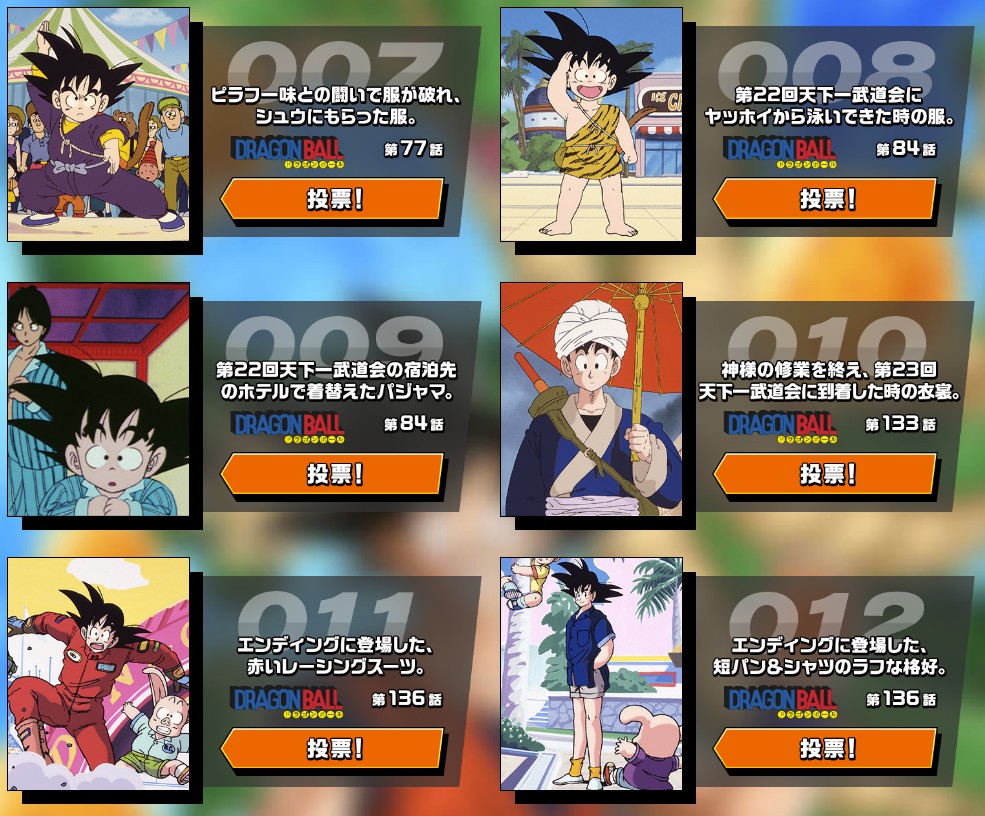Select the tiger-skin Goku thumbnail
The image size is (985, 816).
[591, 124]
